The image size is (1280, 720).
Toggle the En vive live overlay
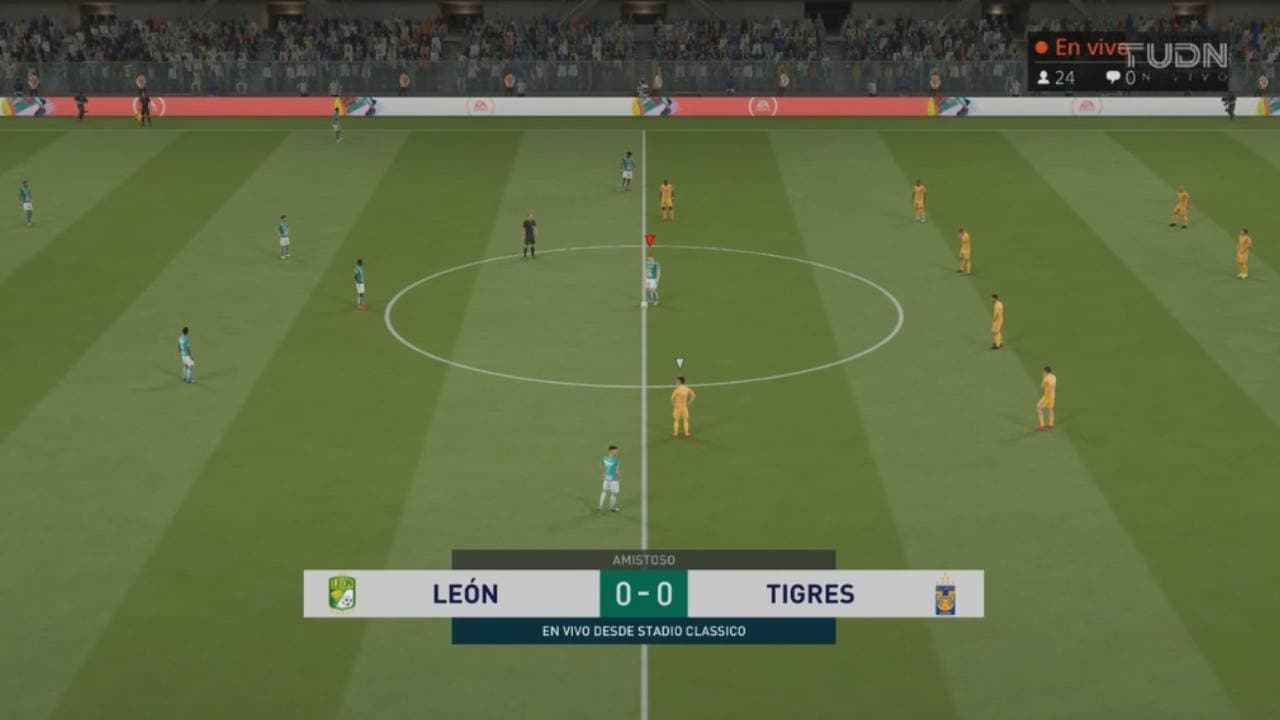click(x=1090, y=47)
